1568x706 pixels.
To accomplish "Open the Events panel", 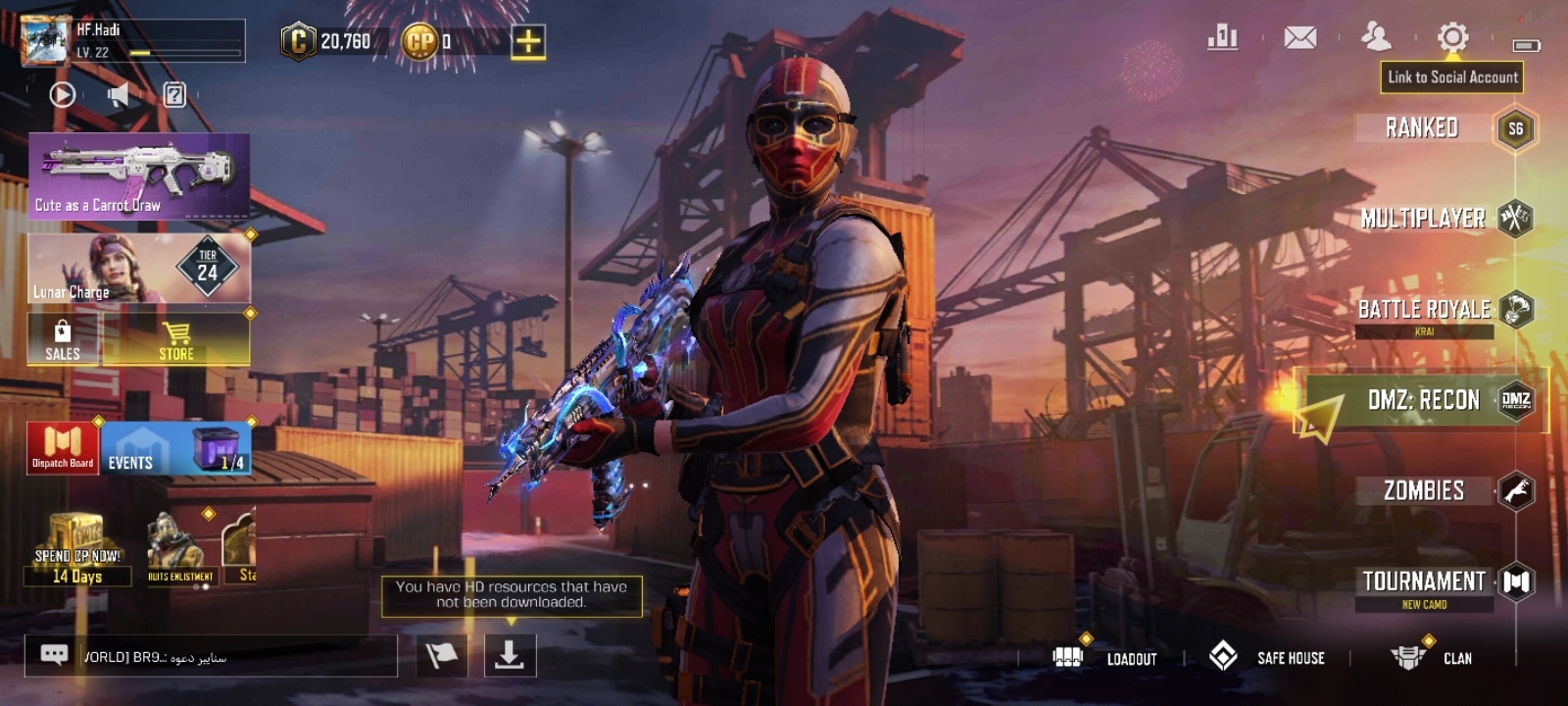I will [x=176, y=449].
